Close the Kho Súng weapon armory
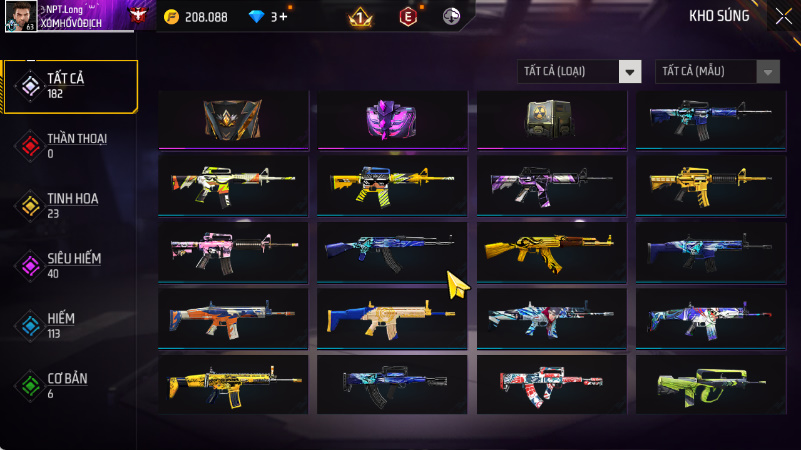The width and height of the screenshot is (801, 450). tap(783, 15)
